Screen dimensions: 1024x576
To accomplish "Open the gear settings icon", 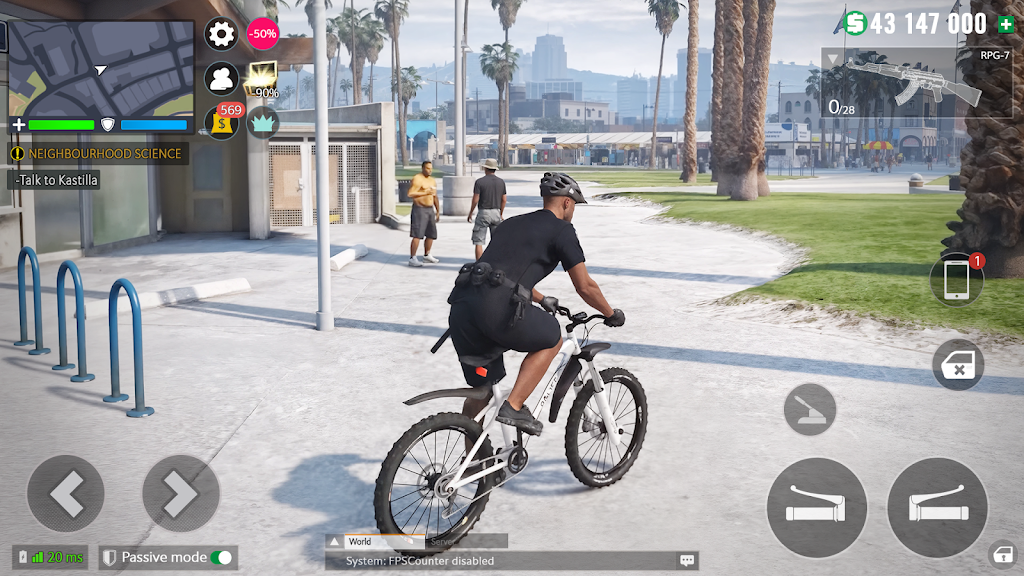I will pyautogui.click(x=221, y=33).
